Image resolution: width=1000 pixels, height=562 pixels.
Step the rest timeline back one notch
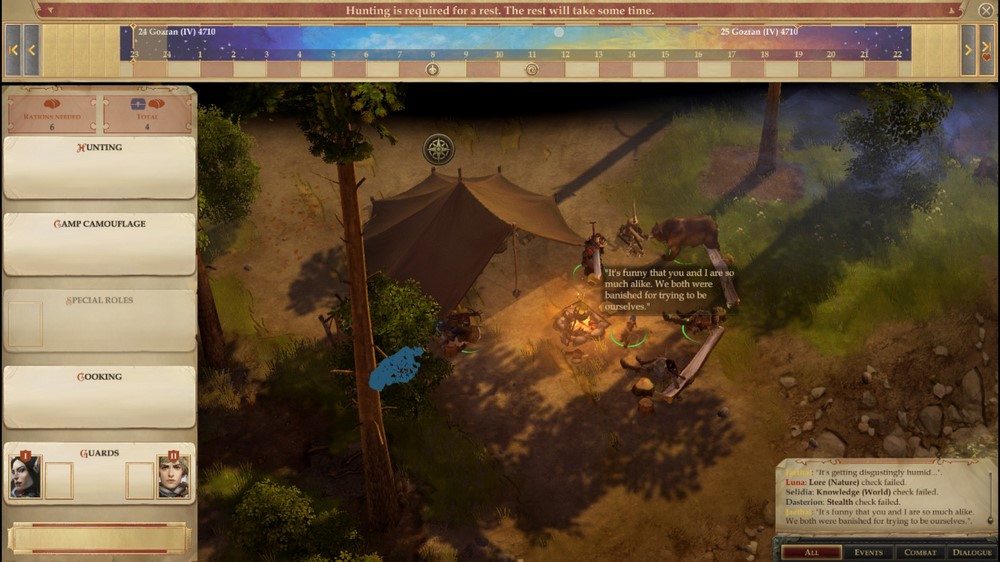[31, 50]
